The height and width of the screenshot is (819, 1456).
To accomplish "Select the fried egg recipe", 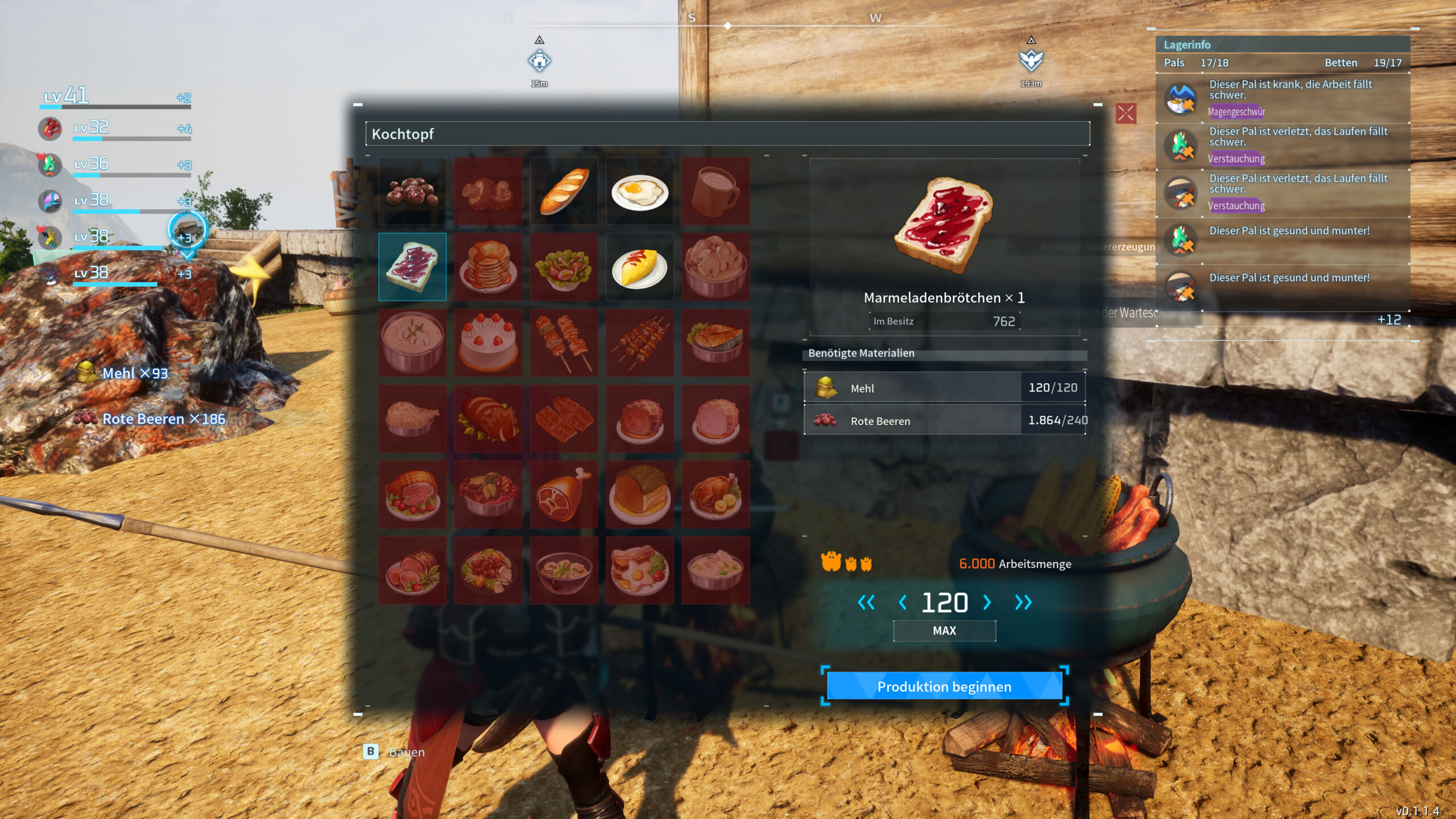I will 640,191.
